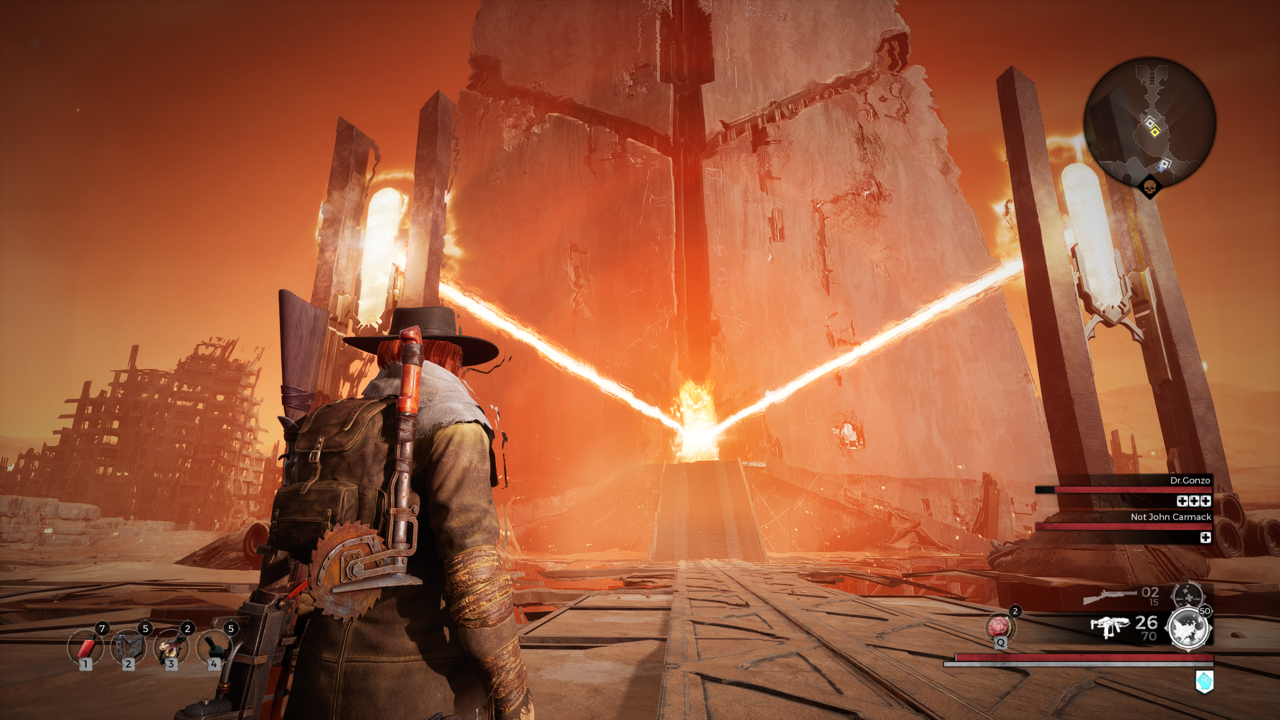Select the equipped submachine gun

tap(1106, 627)
